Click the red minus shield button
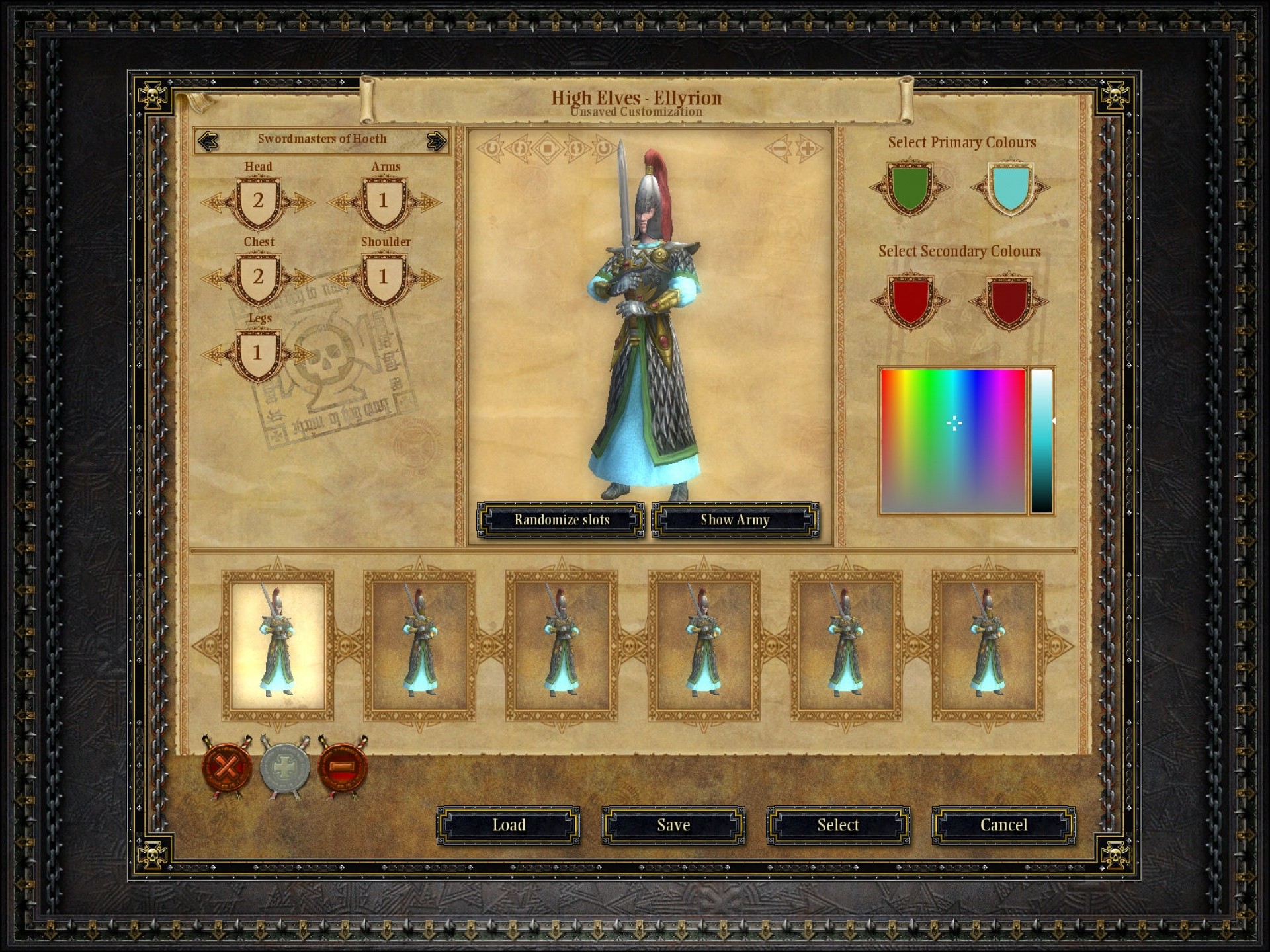1270x952 pixels. [x=343, y=768]
